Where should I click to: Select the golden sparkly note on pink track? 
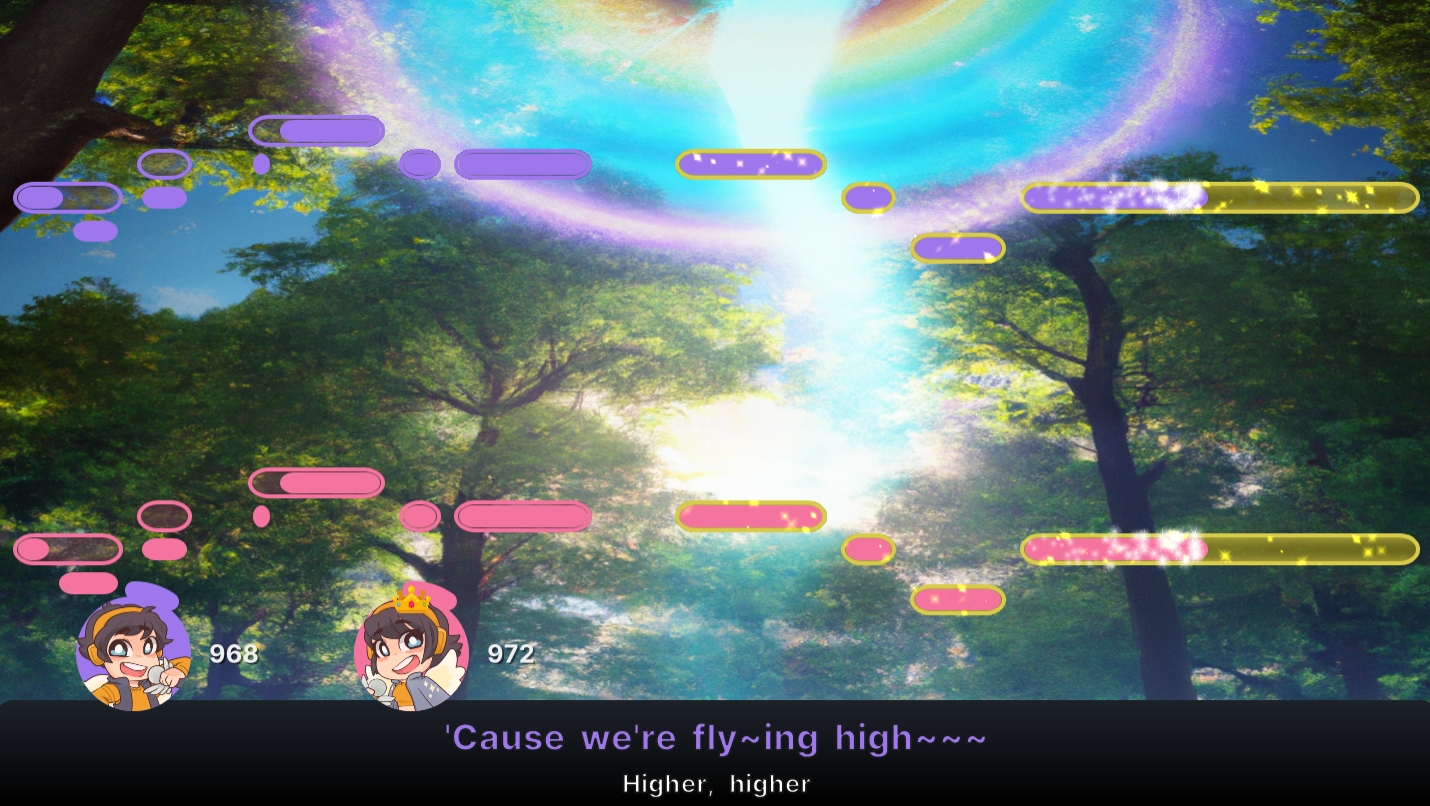1220,549
